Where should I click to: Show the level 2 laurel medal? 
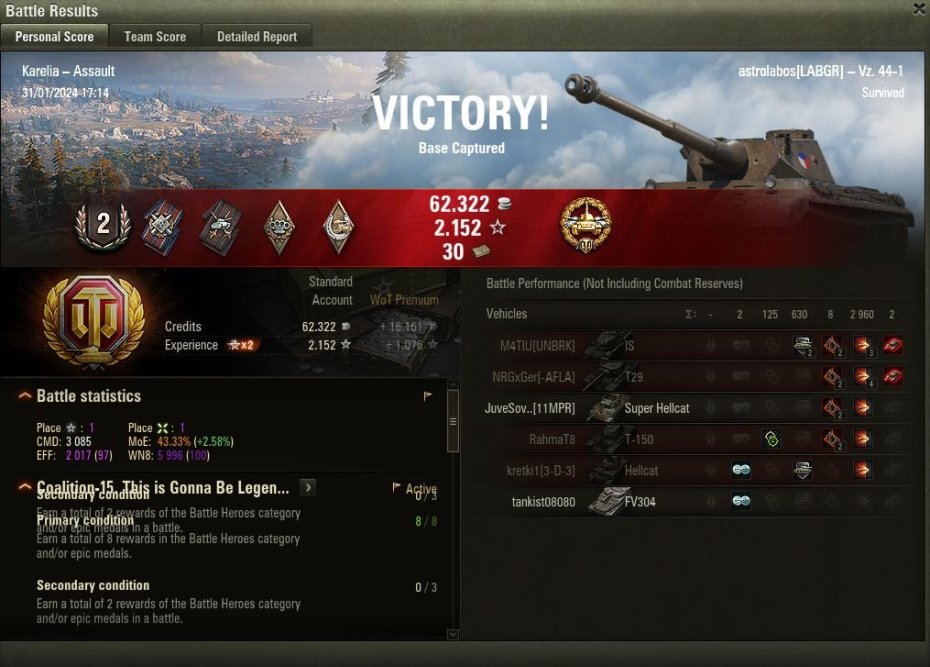pyautogui.click(x=102, y=226)
